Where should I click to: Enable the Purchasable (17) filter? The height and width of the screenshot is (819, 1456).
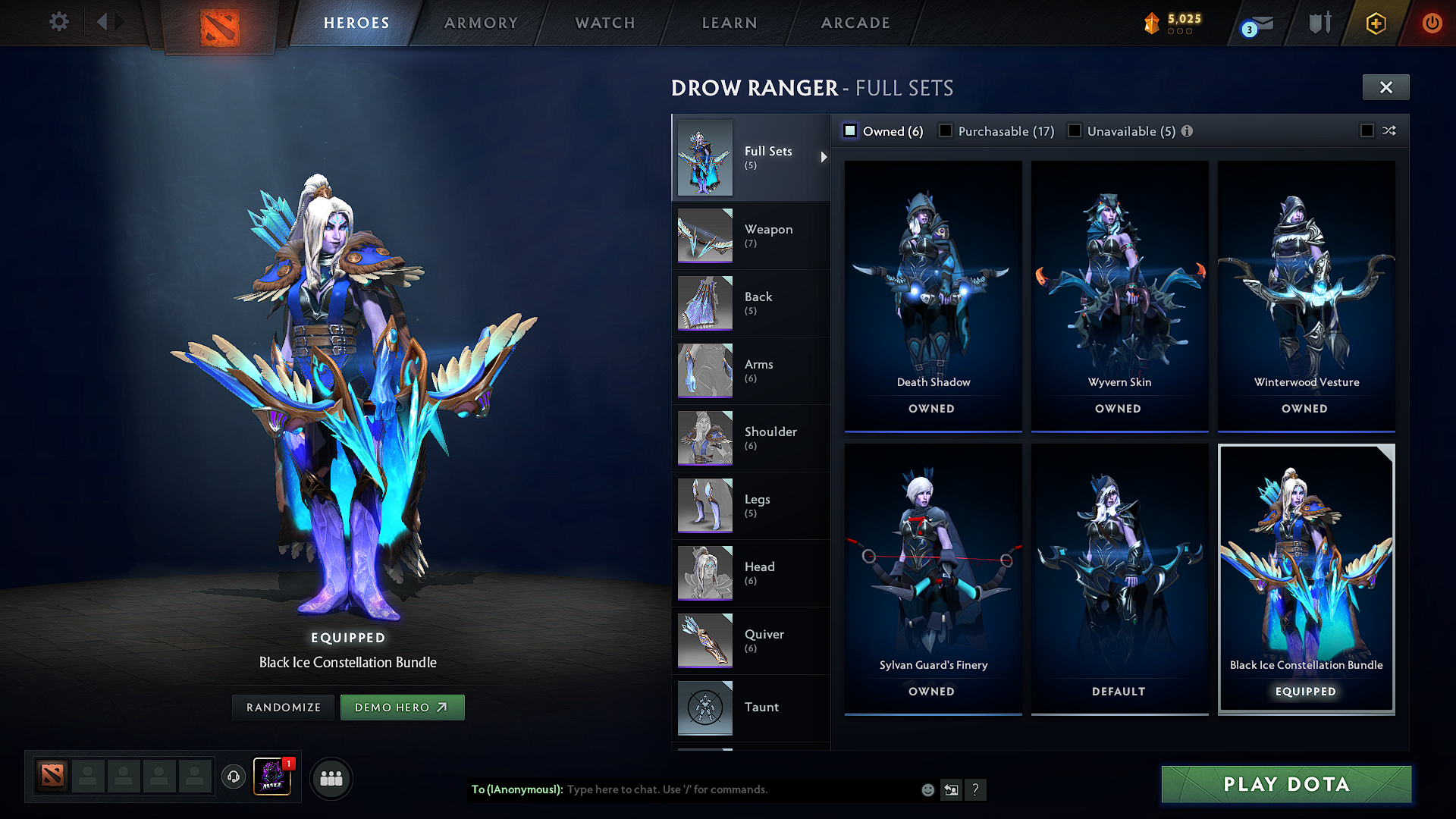946,130
